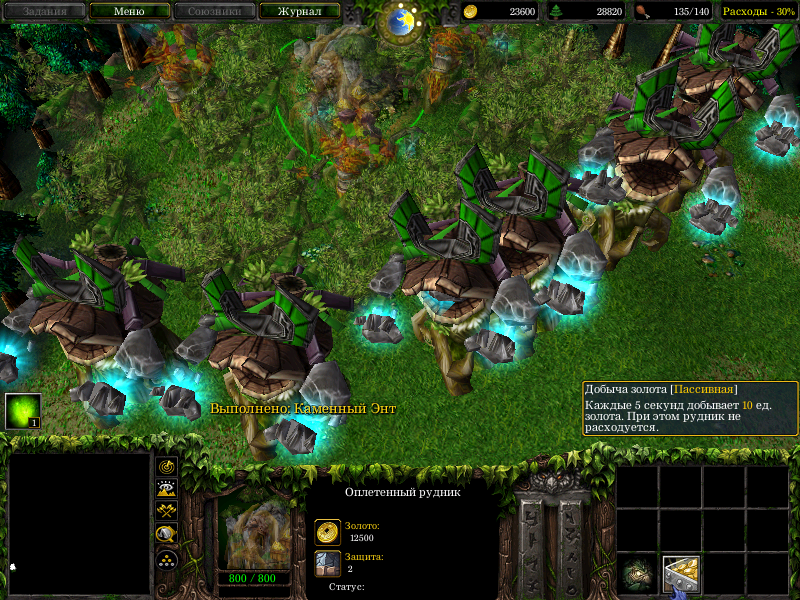Toggle ally color mode crossed-axes button

167,511
